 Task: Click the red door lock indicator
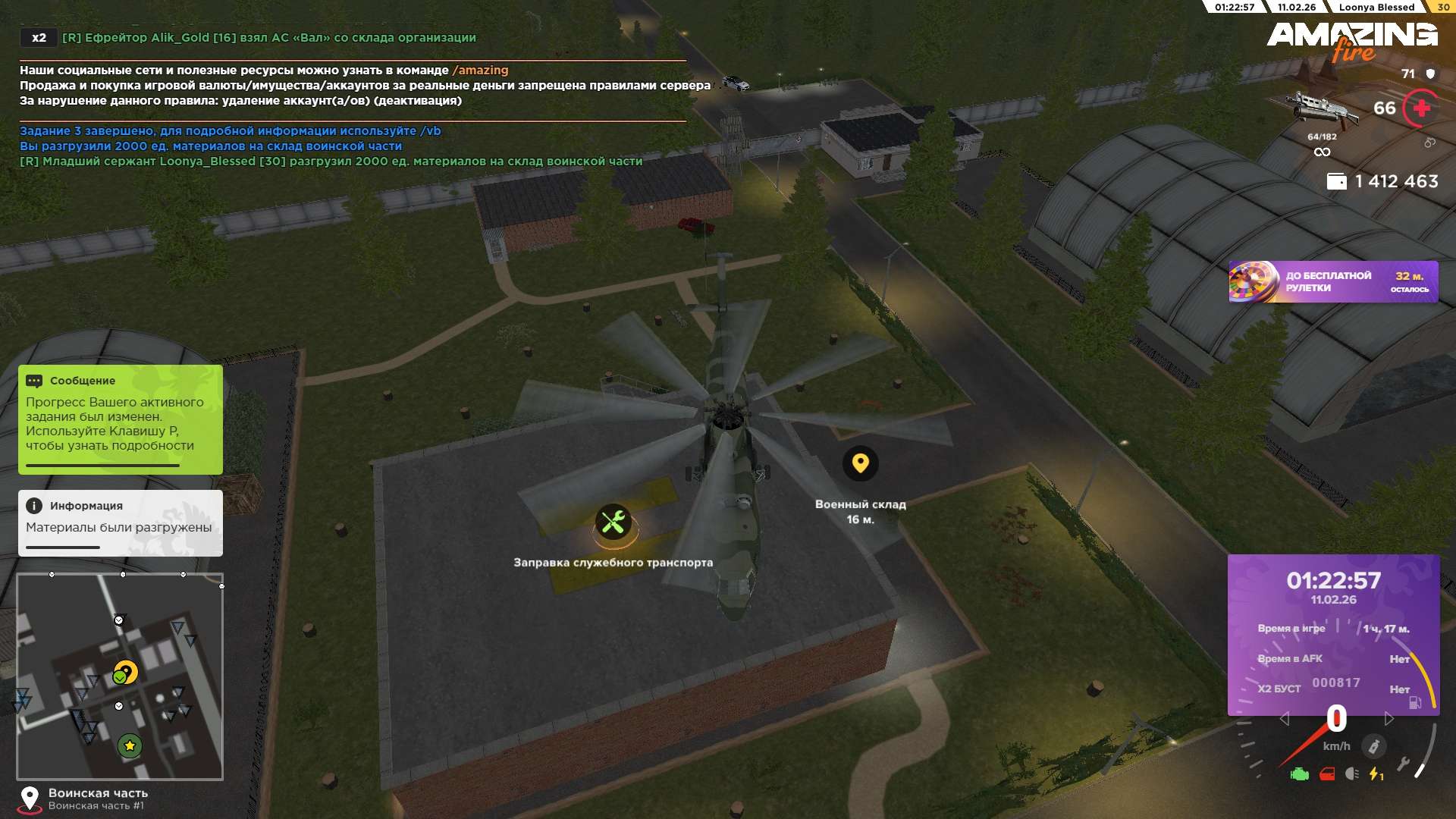(1327, 774)
